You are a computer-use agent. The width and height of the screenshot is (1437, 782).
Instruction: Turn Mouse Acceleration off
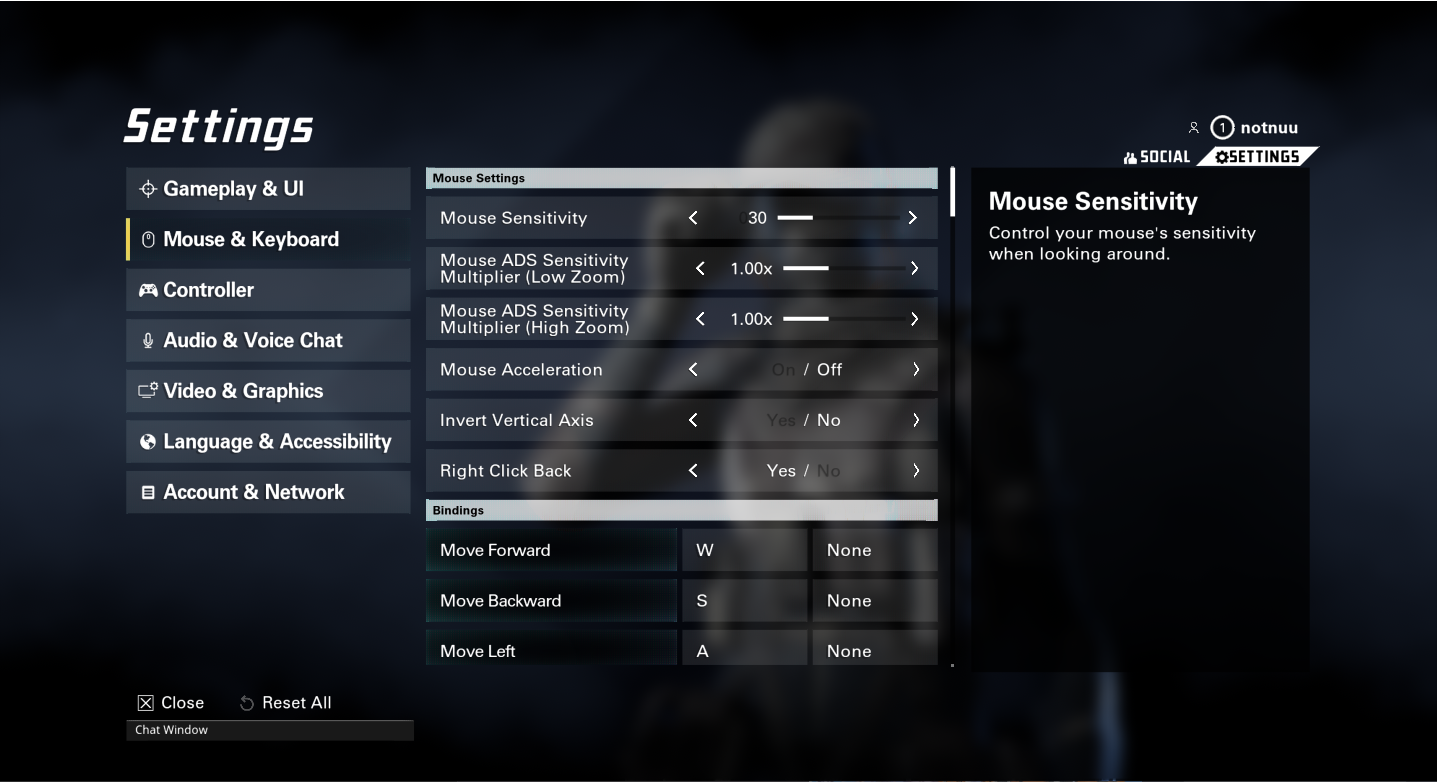click(830, 369)
